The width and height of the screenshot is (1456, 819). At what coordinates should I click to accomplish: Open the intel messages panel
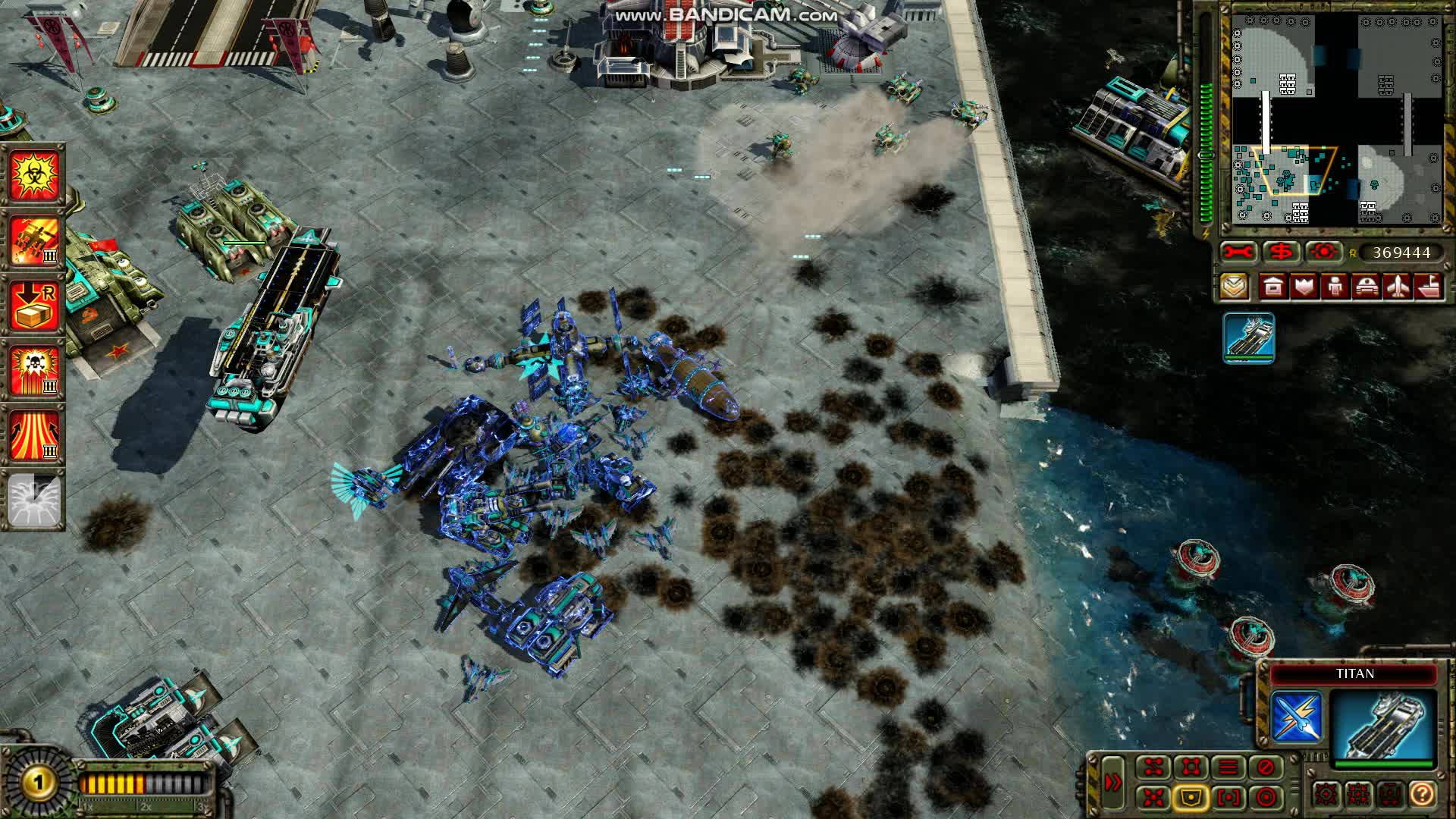click(x=1235, y=288)
